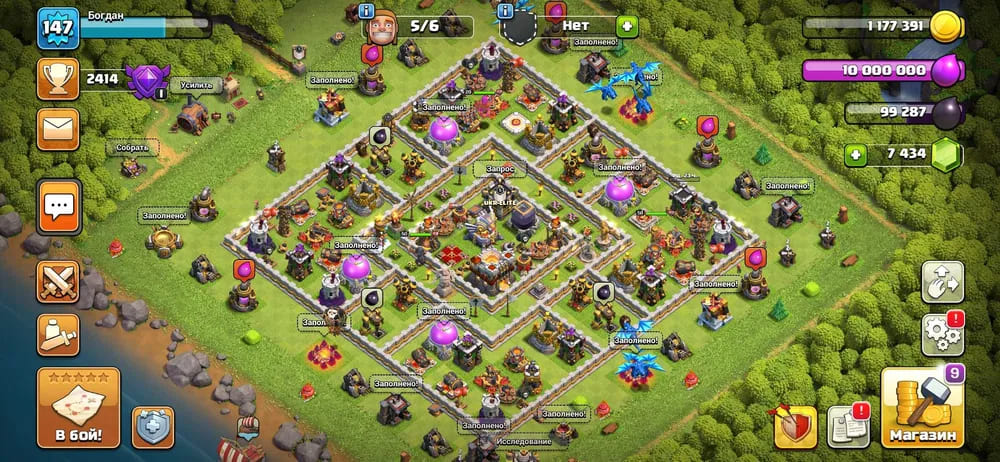1000x462 pixels.
Task: Show builder info via the 'i' icon
Action: (x=366, y=11)
